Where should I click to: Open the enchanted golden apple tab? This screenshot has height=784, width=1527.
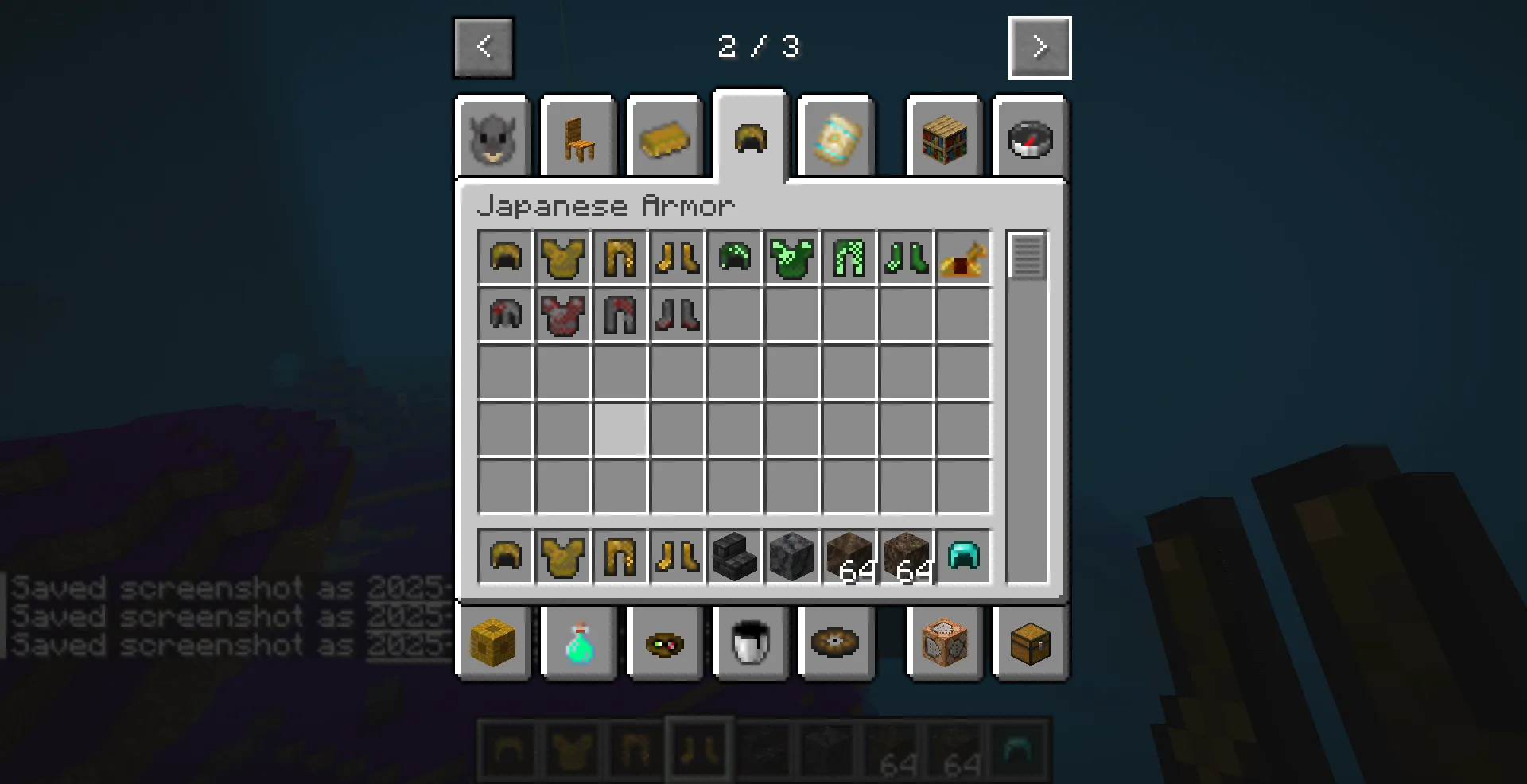pos(836,137)
